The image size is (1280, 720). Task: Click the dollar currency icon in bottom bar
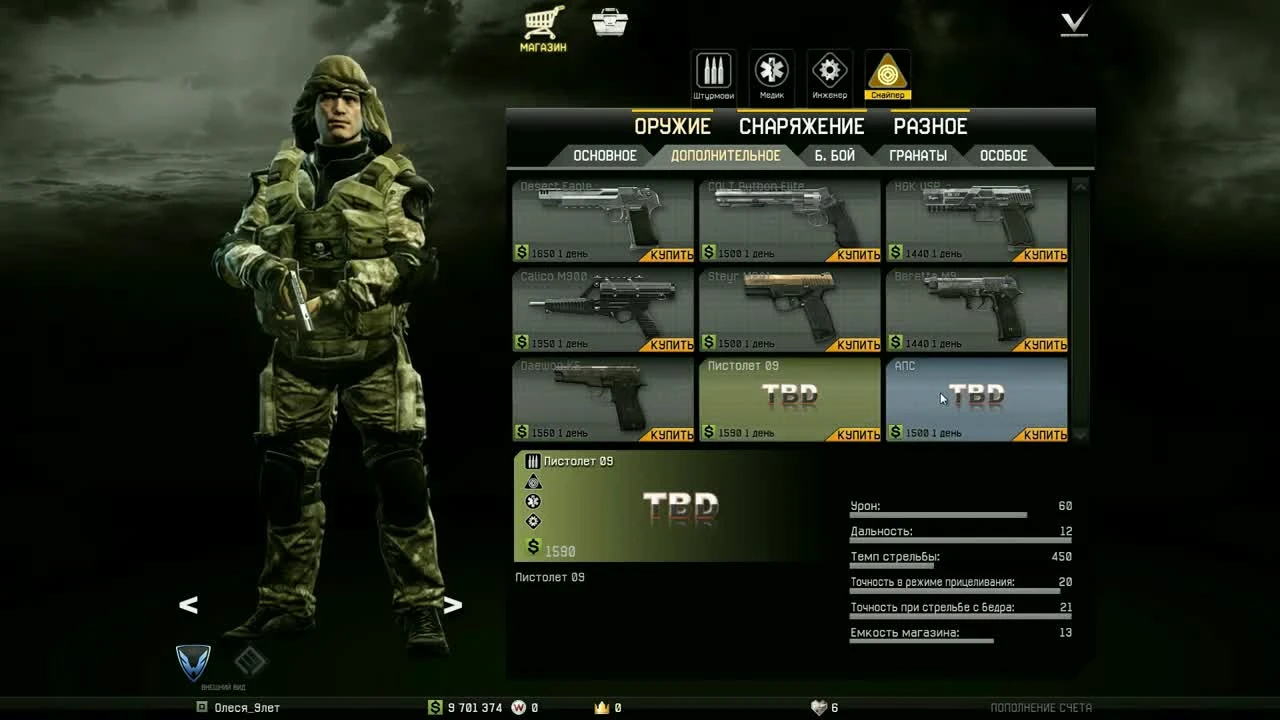432,707
